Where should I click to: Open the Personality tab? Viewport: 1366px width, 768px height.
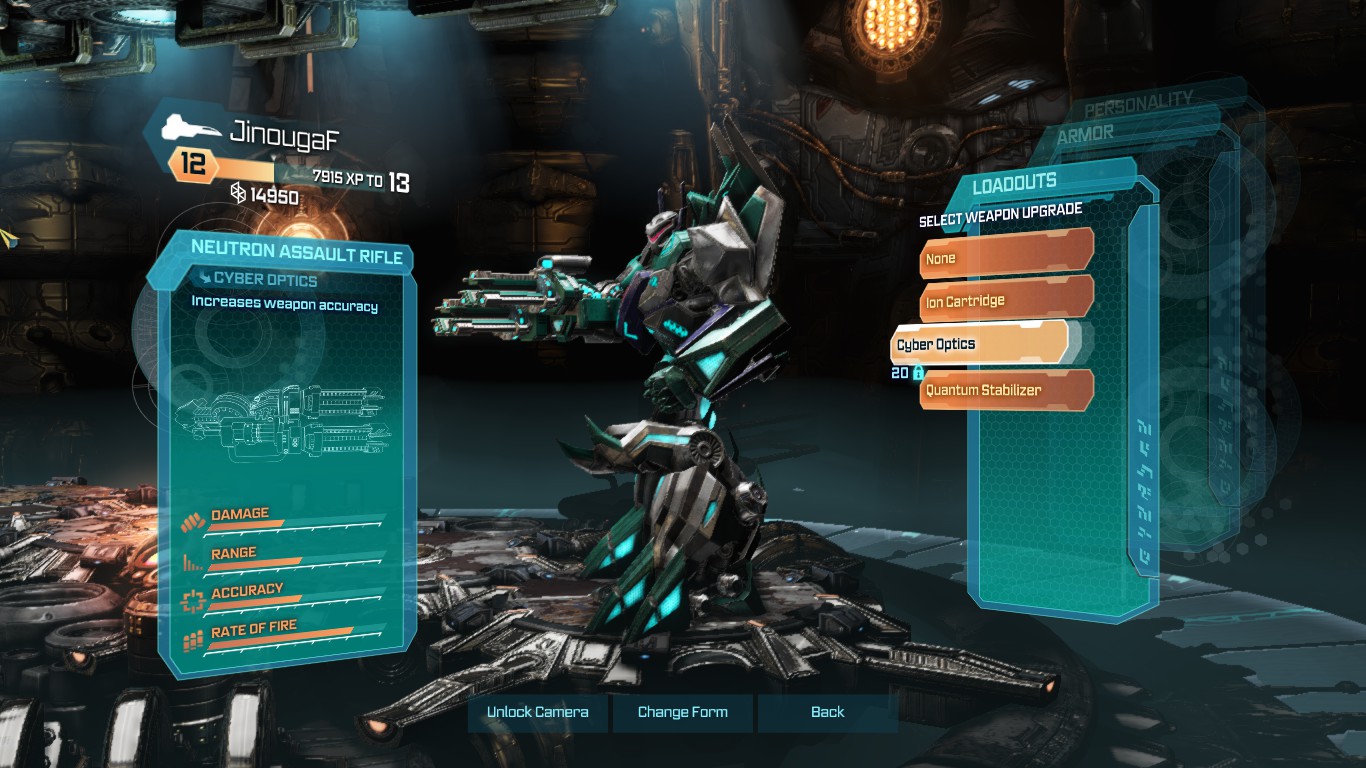(x=1138, y=100)
